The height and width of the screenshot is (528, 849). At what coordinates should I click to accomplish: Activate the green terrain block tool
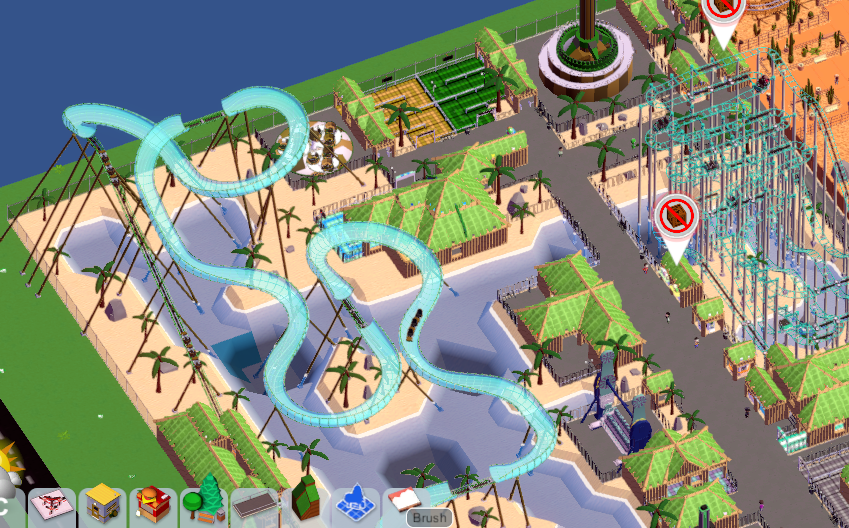306,504
